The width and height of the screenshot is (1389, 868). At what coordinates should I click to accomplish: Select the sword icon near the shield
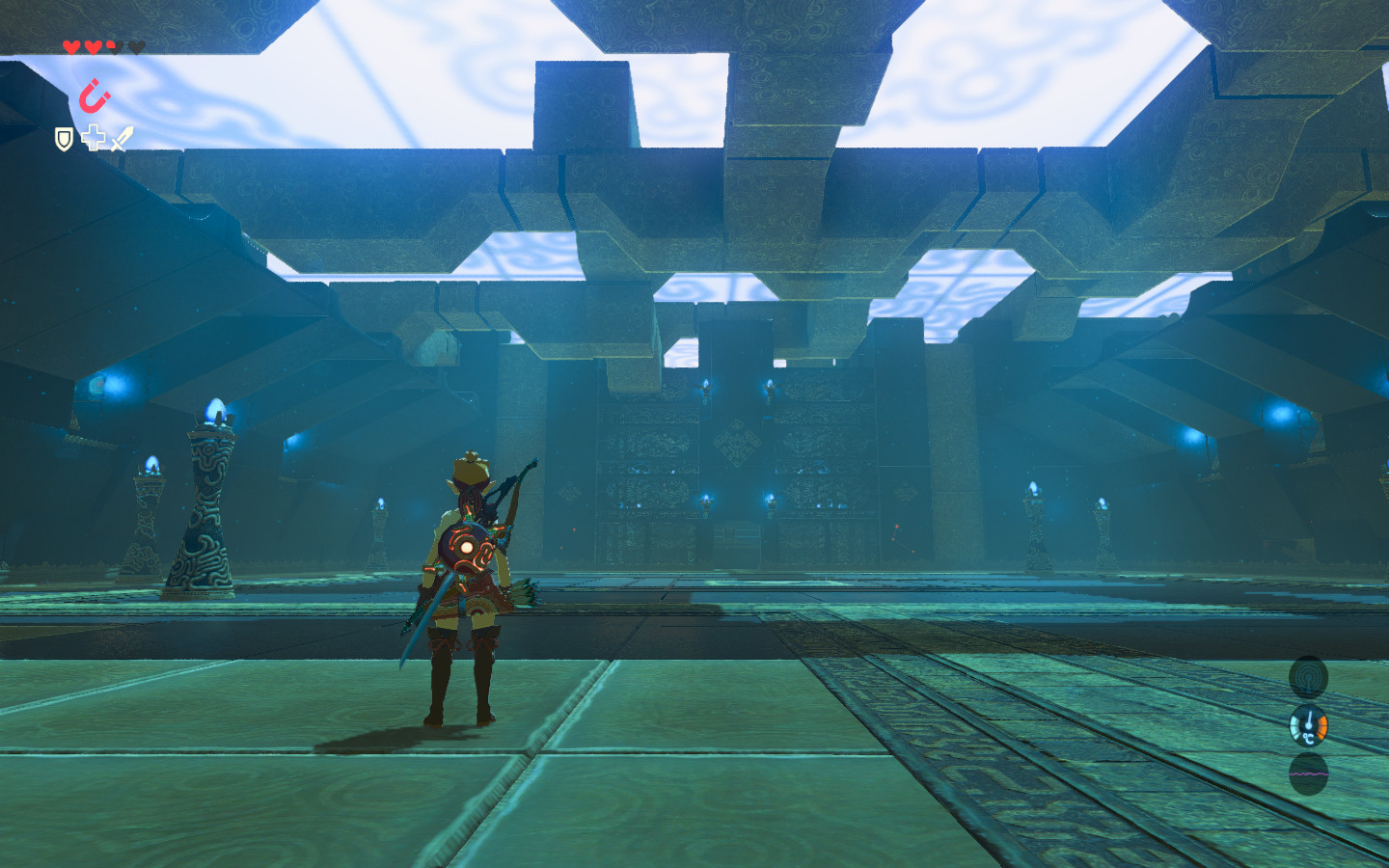[x=123, y=138]
